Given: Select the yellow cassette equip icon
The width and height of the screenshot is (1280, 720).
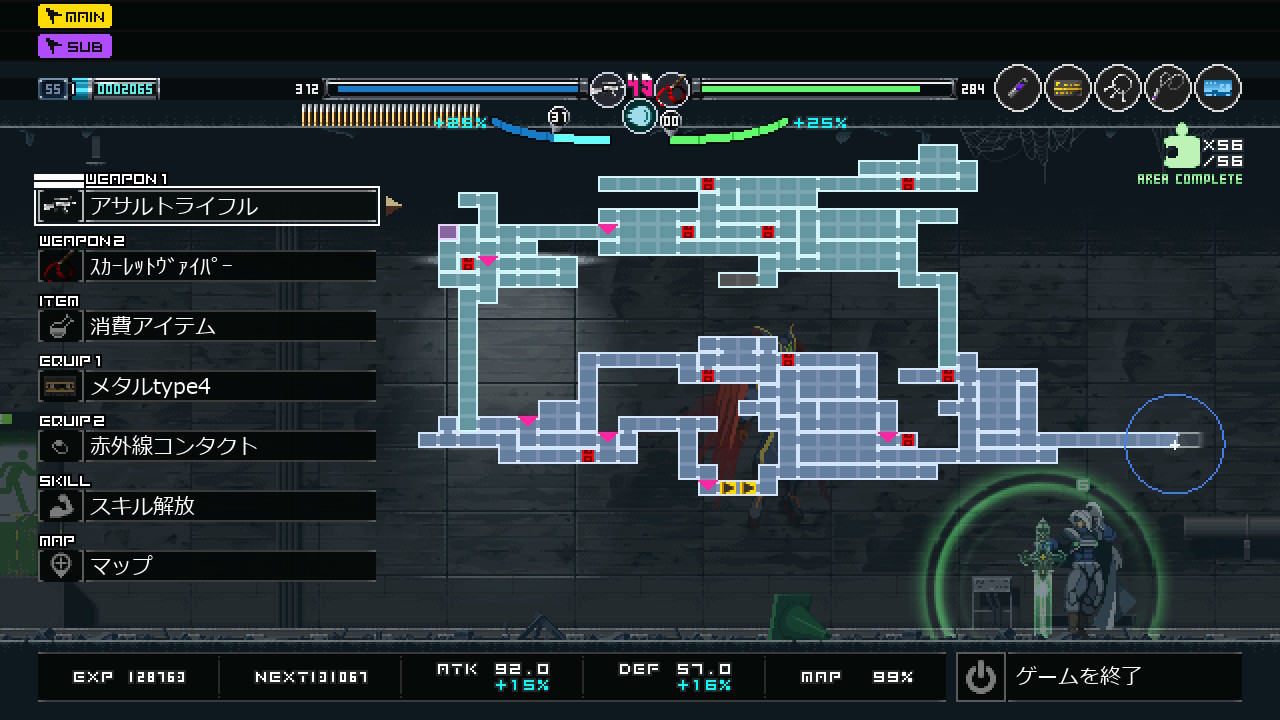Looking at the screenshot, I should pyautogui.click(x=1068, y=89).
